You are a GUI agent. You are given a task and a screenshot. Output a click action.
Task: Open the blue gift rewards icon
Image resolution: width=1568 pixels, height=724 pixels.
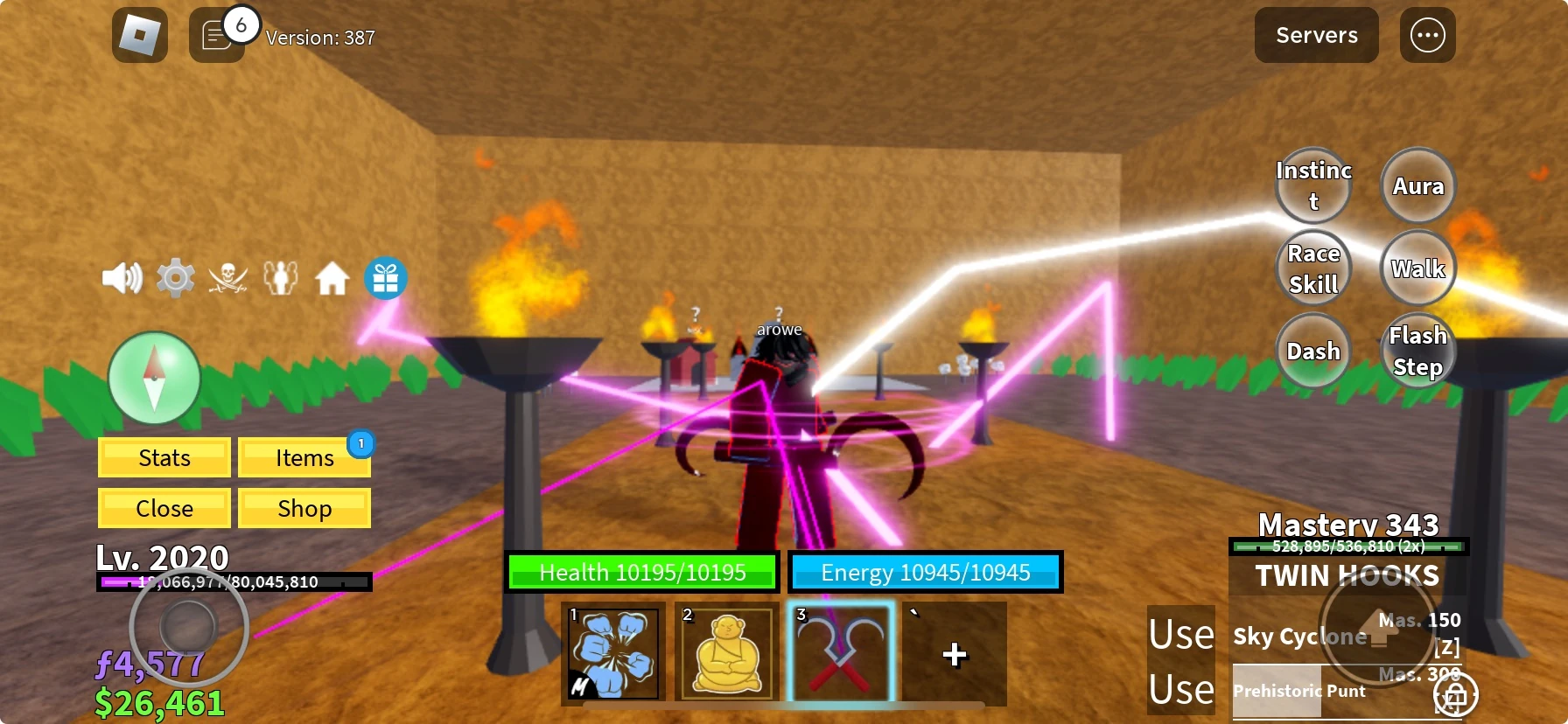tap(385, 276)
